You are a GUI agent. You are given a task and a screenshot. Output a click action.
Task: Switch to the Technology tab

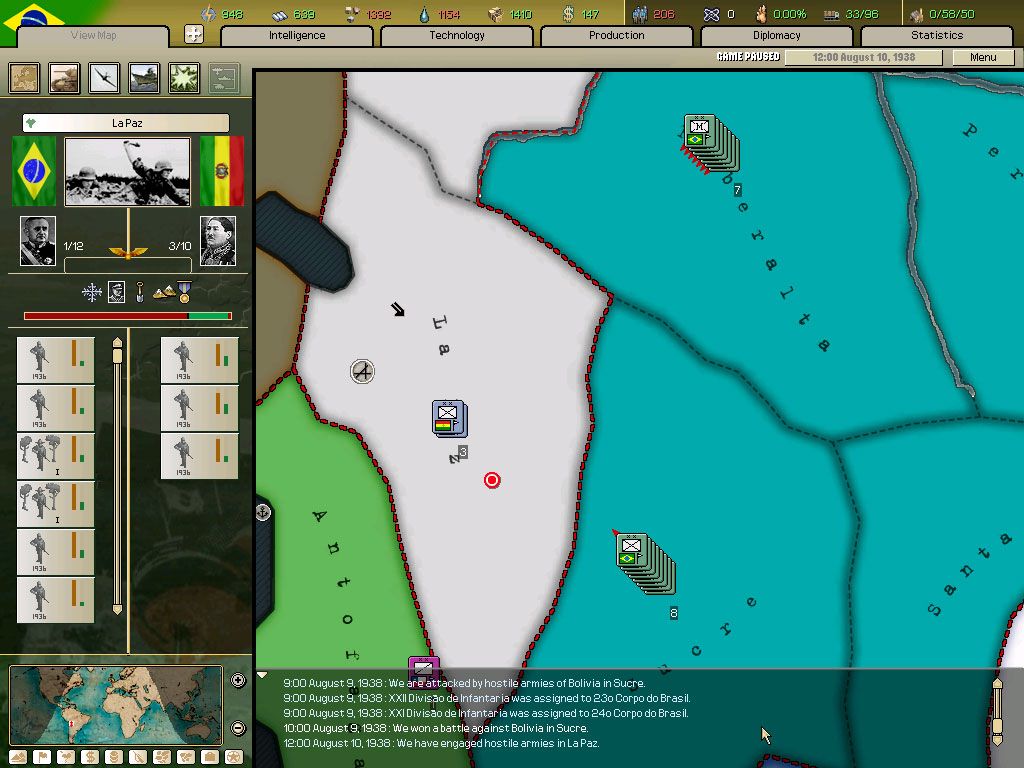point(457,36)
